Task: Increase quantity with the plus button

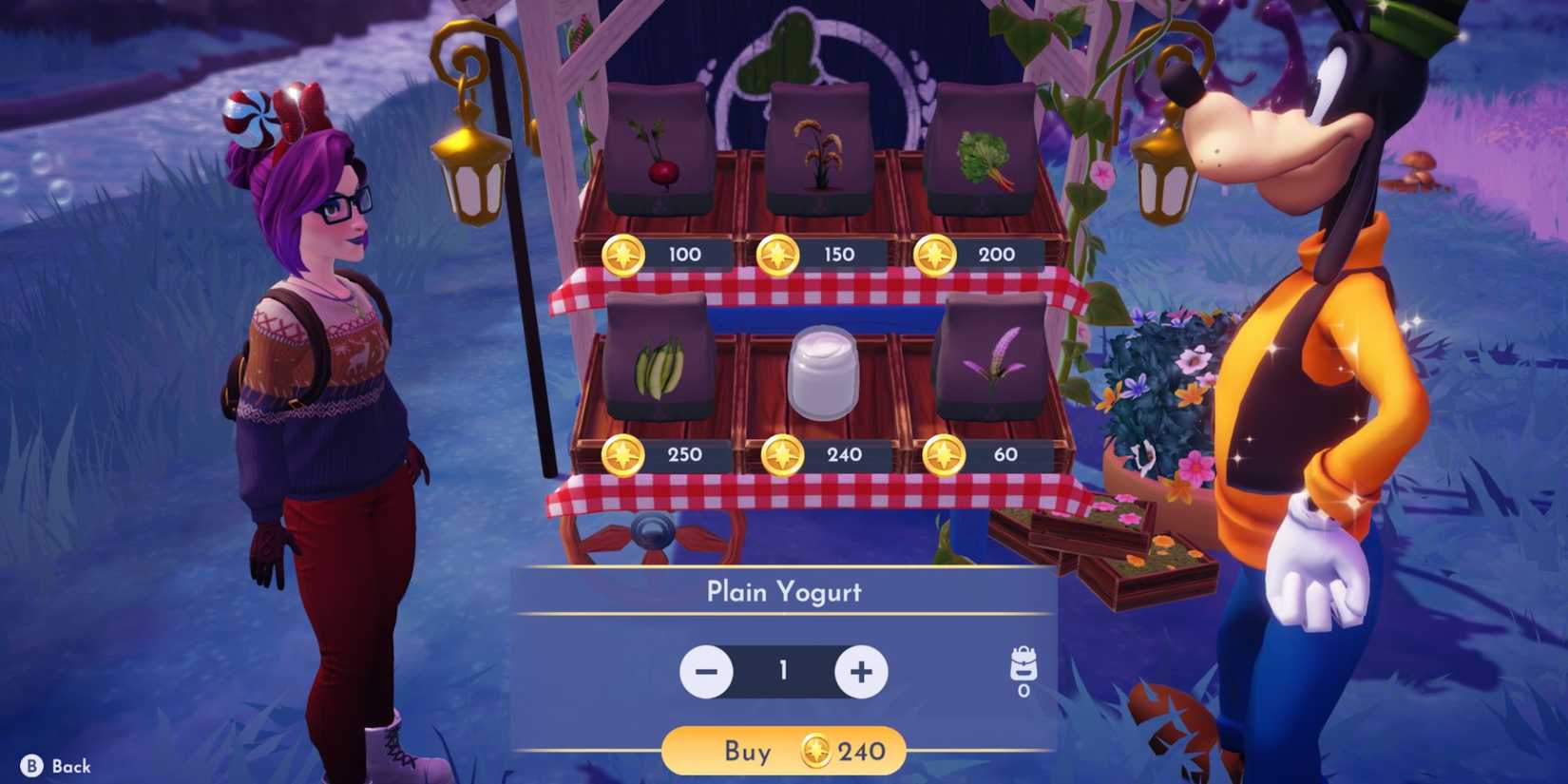Action: tap(860, 671)
